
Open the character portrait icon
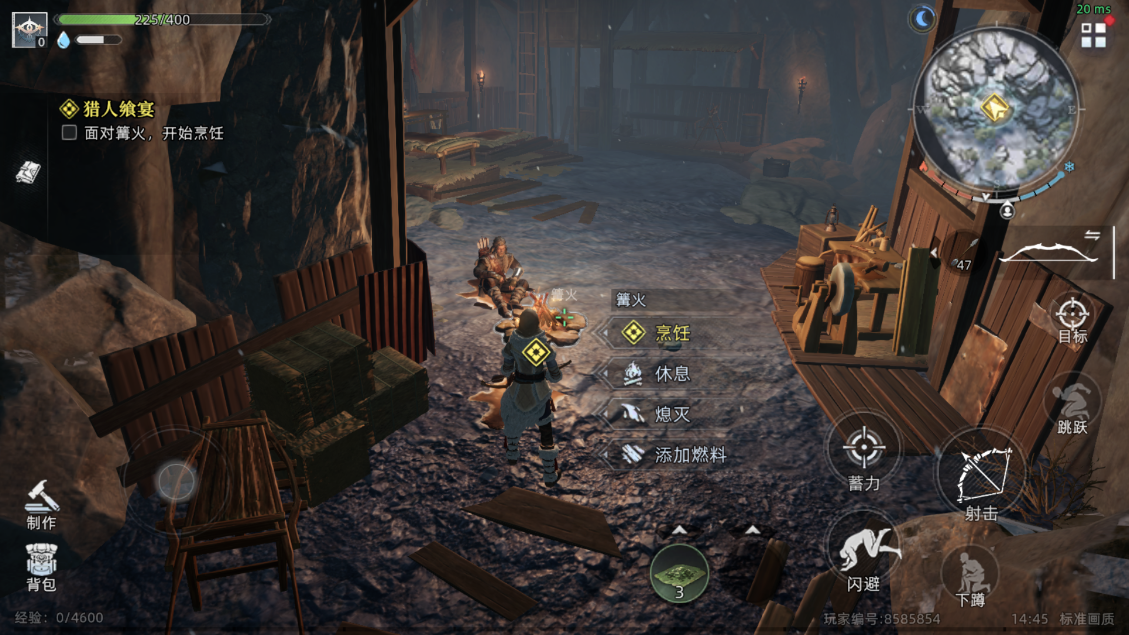pyautogui.click(x=29, y=28)
